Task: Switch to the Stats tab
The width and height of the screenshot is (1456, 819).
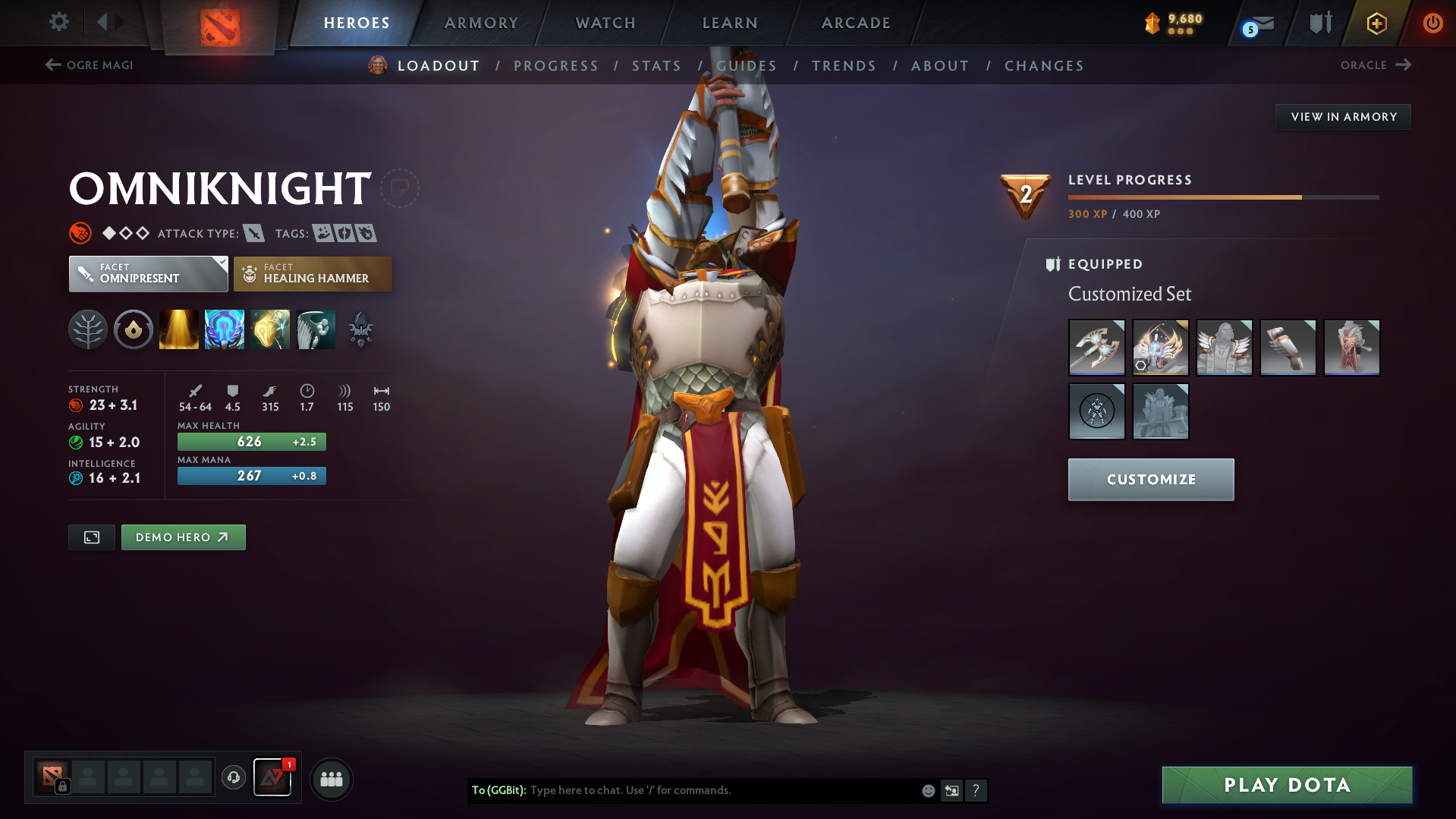Action: point(656,66)
